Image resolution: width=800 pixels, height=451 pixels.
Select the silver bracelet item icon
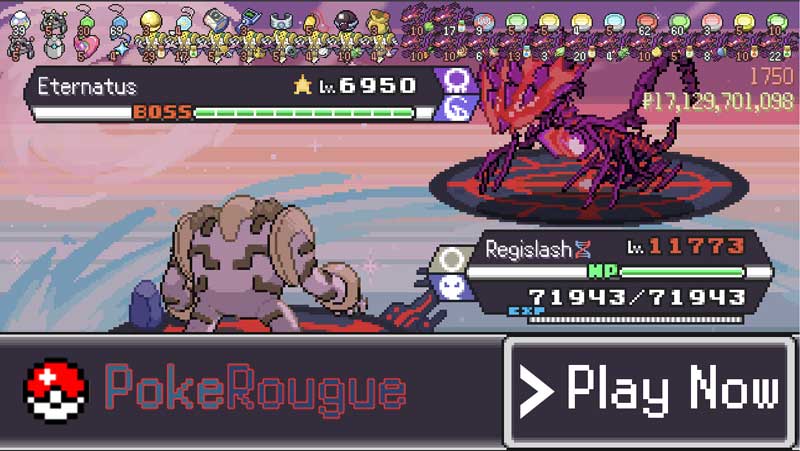[281, 22]
